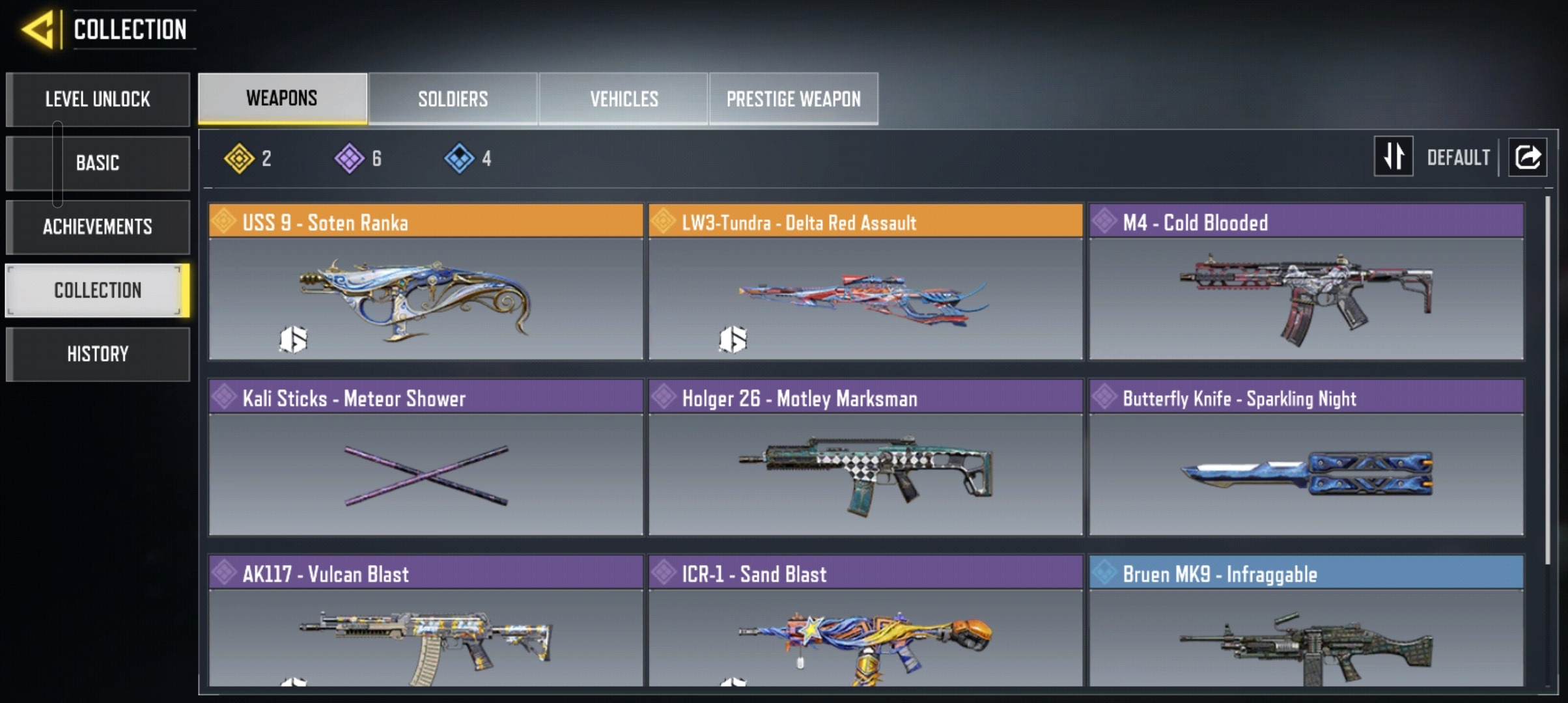This screenshot has width=1568, height=703.
Task: Toggle the Default sort order button
Action: (1393, 157)
